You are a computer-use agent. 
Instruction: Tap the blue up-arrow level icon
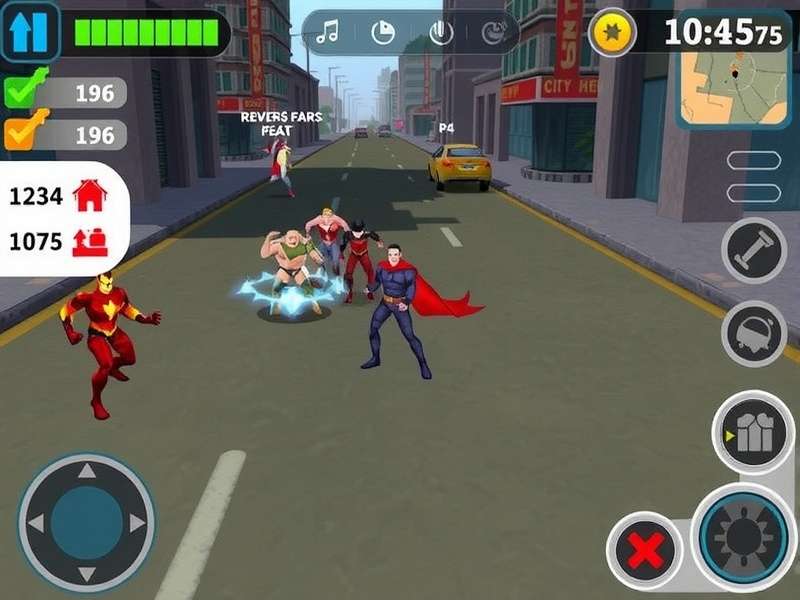pyautogui.click(x=29, y=32)
